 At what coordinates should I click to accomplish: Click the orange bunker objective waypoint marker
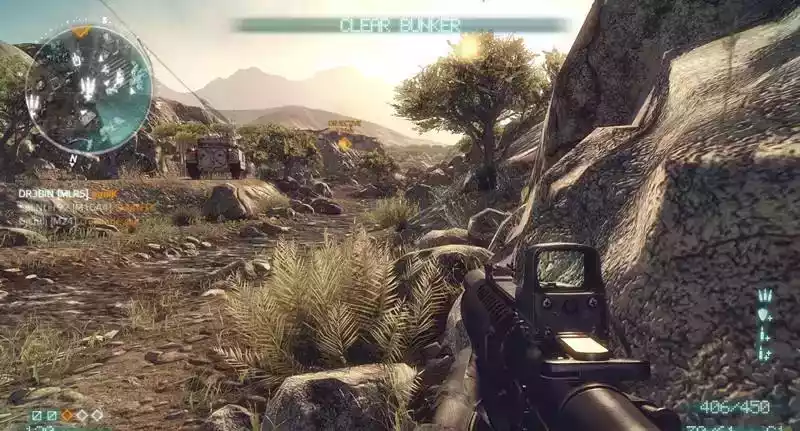[x=344, y=143]
